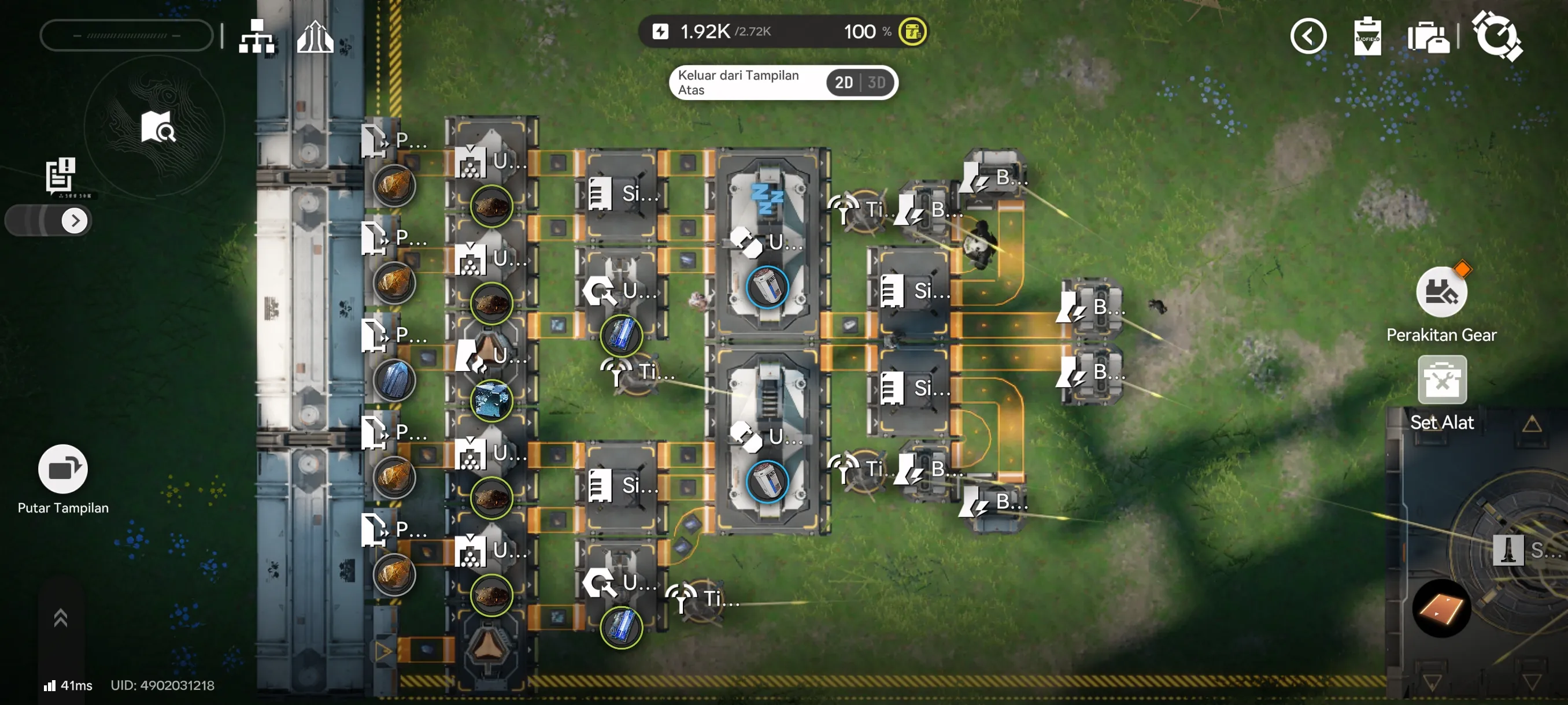Open the hierarchy tree icon
The width and height of the screenshot is (1568, 705).
tap(256, 36)
